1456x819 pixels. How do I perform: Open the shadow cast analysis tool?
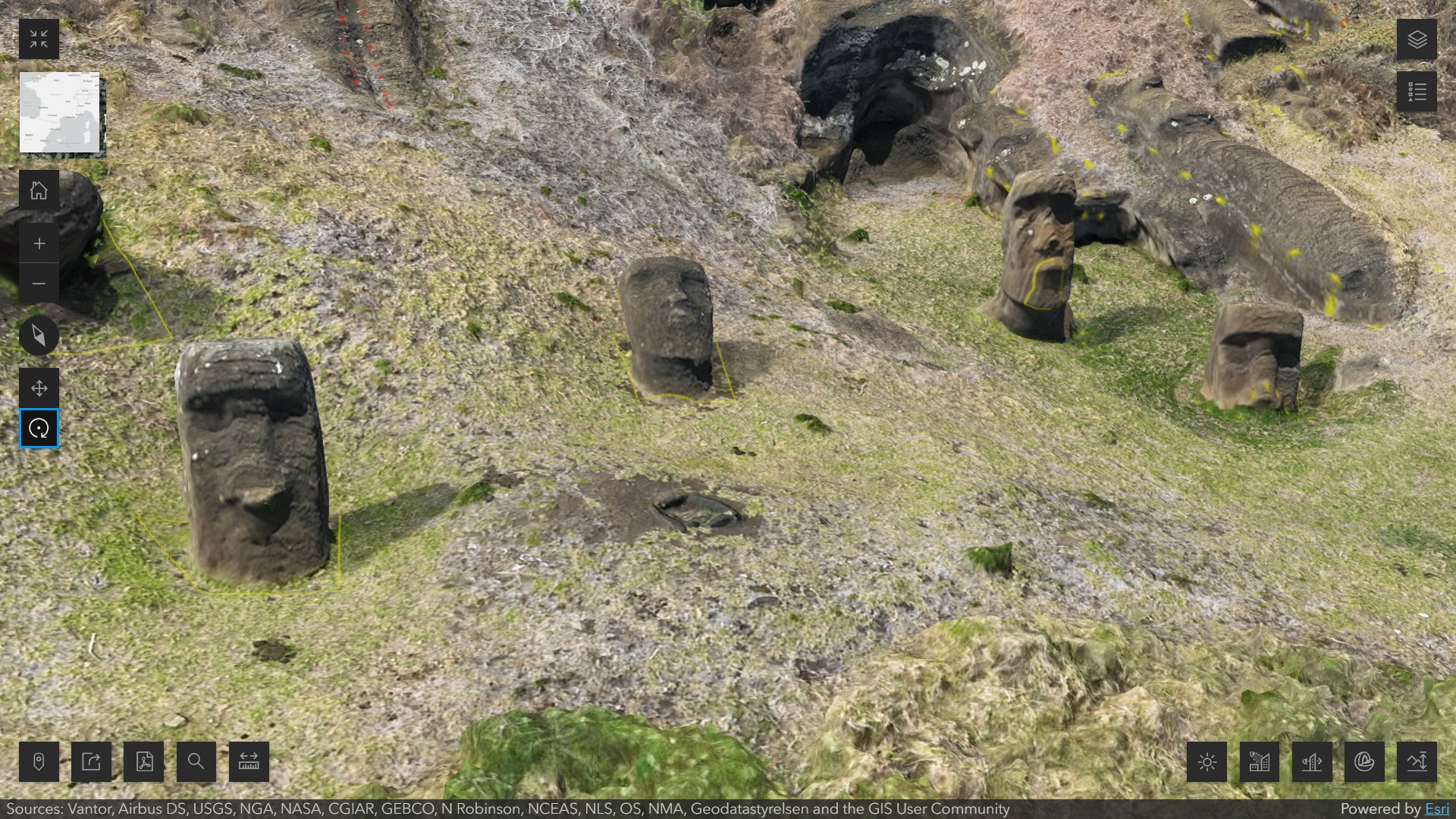click(x=1259, y=761)
